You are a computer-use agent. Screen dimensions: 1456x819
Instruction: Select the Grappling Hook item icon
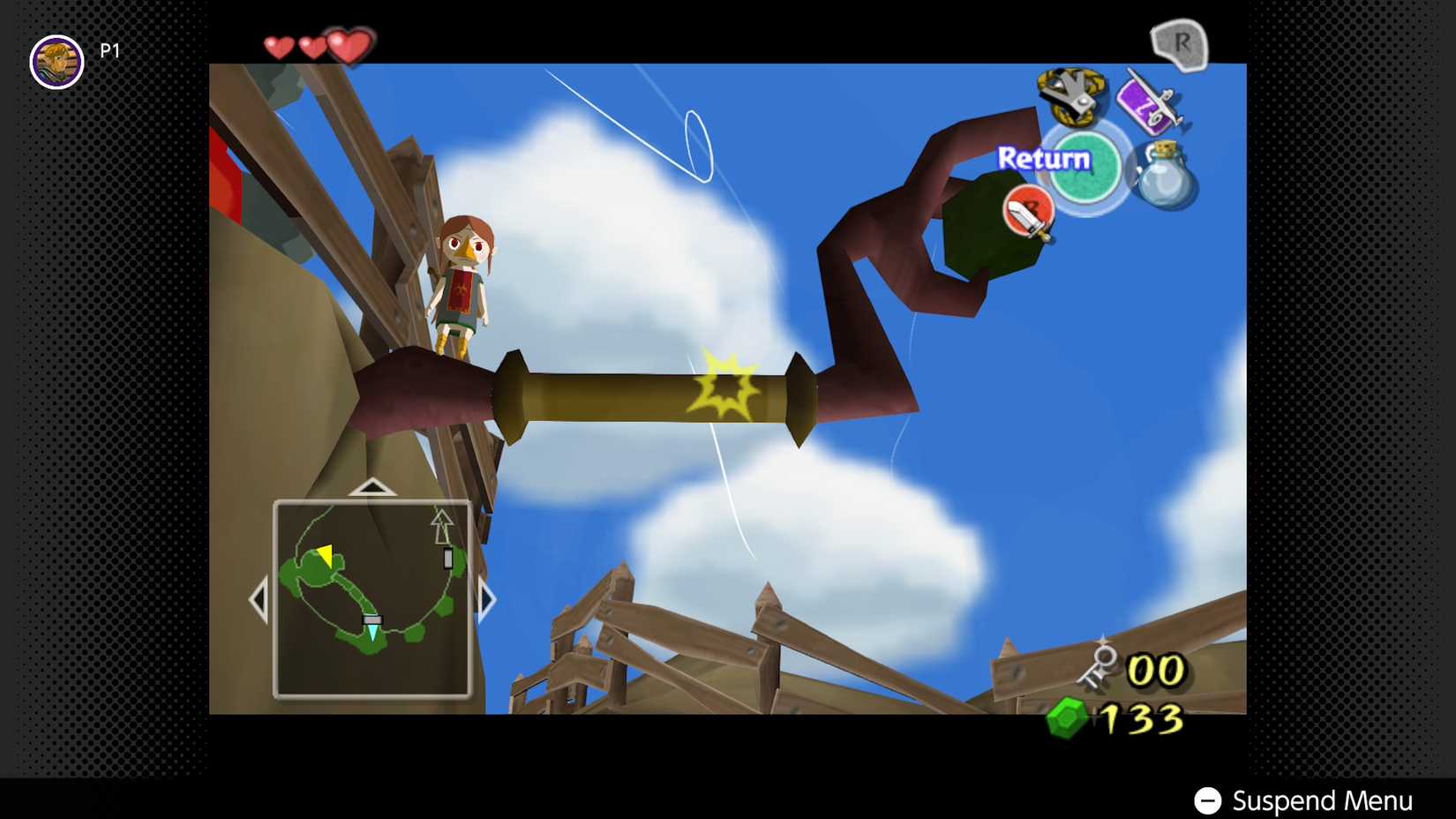pos(1070,97)
